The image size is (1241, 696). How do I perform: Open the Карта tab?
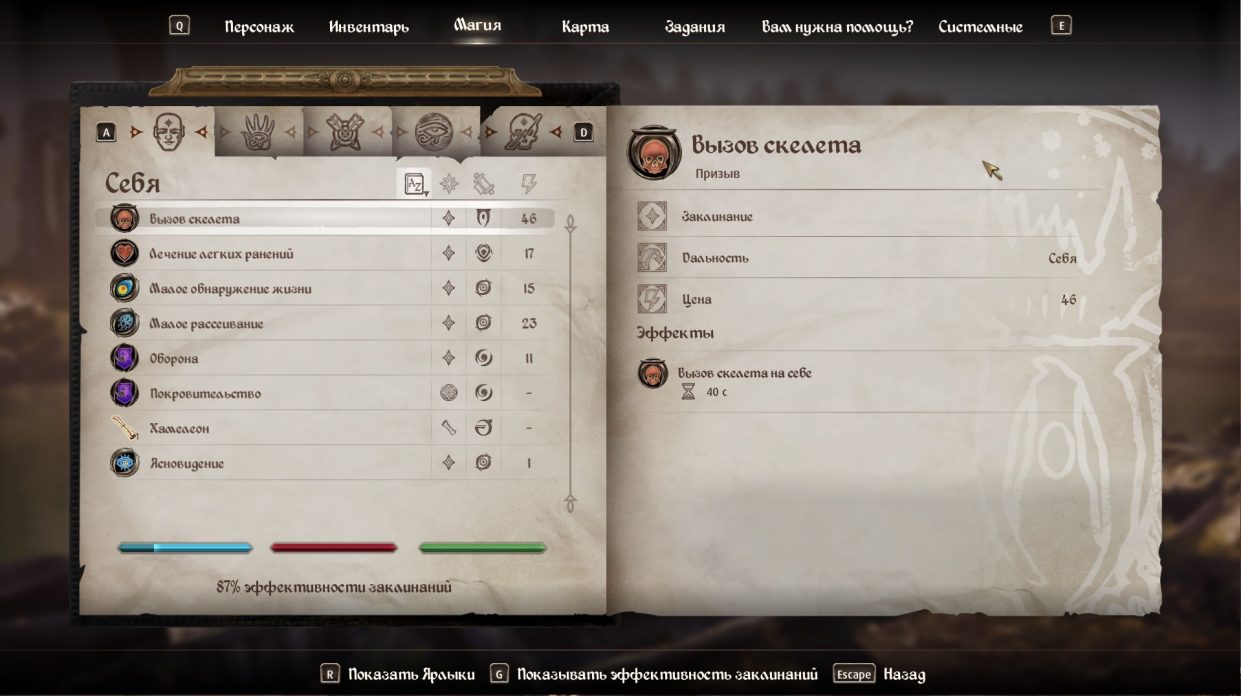[585, 27]
